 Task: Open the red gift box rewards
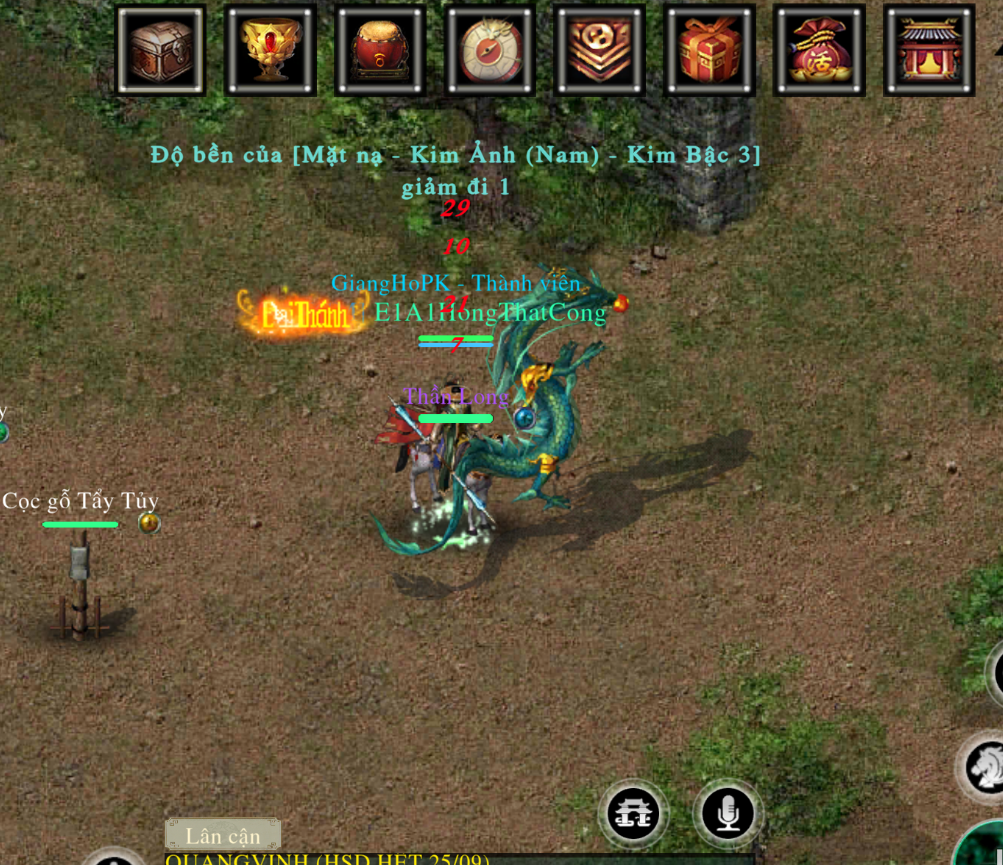pos(710,50)
